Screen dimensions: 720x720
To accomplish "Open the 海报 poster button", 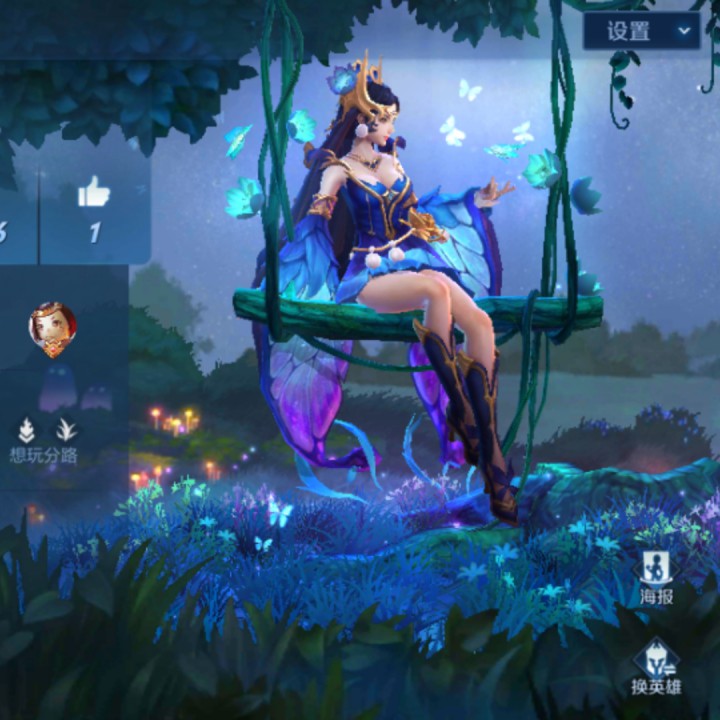I will coord(656,578).
